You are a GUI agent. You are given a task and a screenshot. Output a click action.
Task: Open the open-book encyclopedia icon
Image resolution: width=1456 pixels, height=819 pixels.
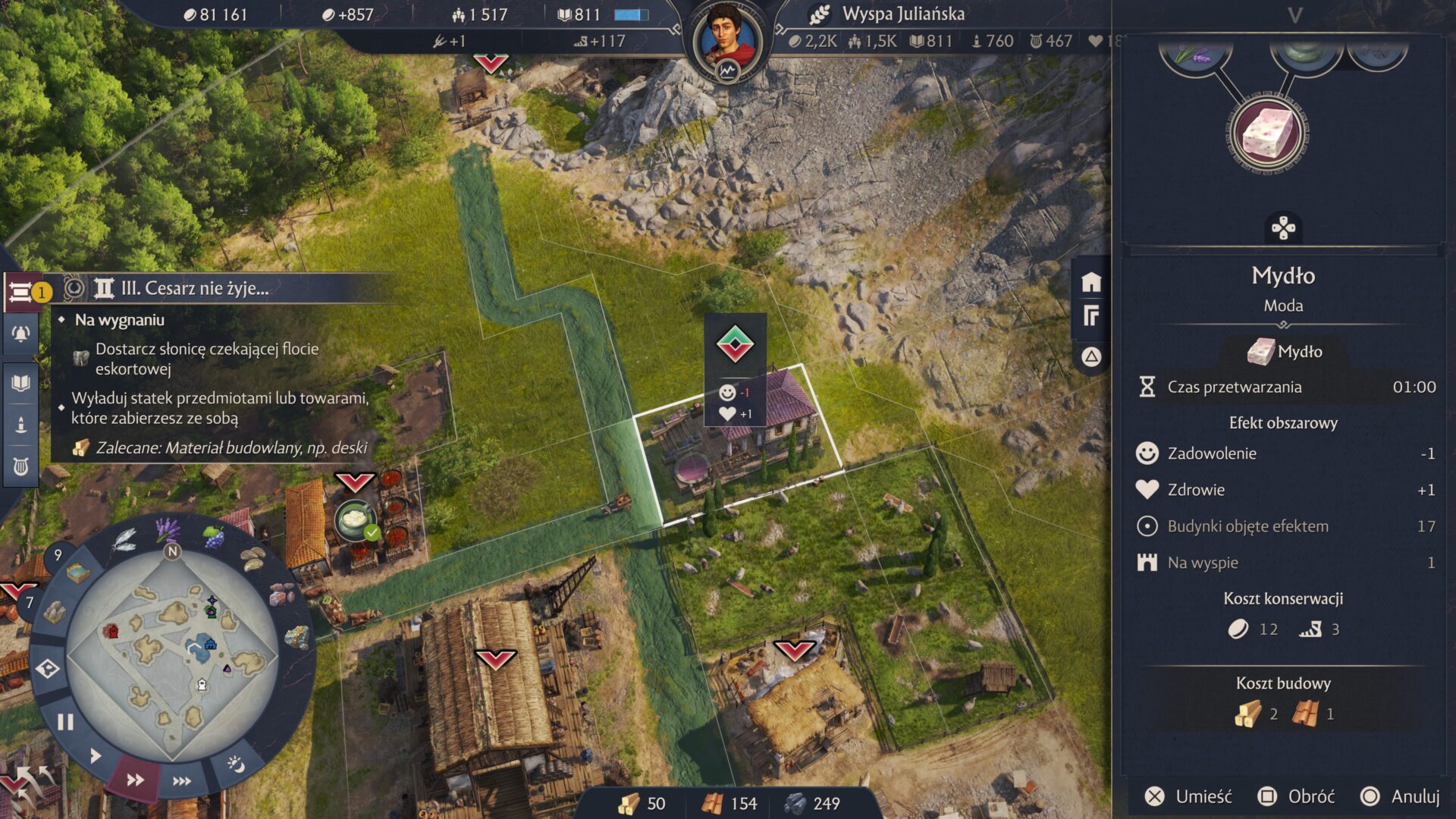tap(20, 383)
